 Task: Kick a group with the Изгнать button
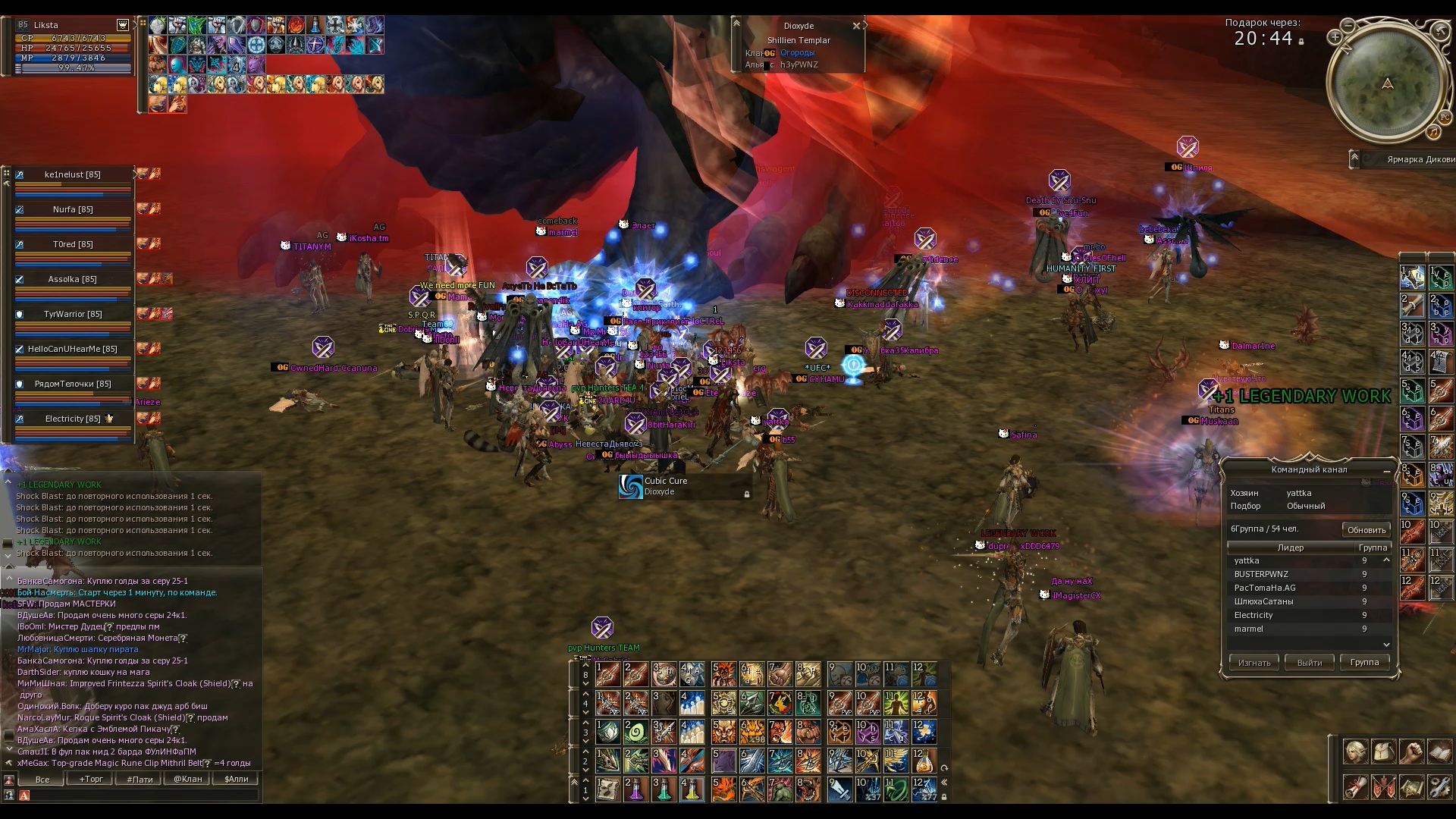point(1254,662)
